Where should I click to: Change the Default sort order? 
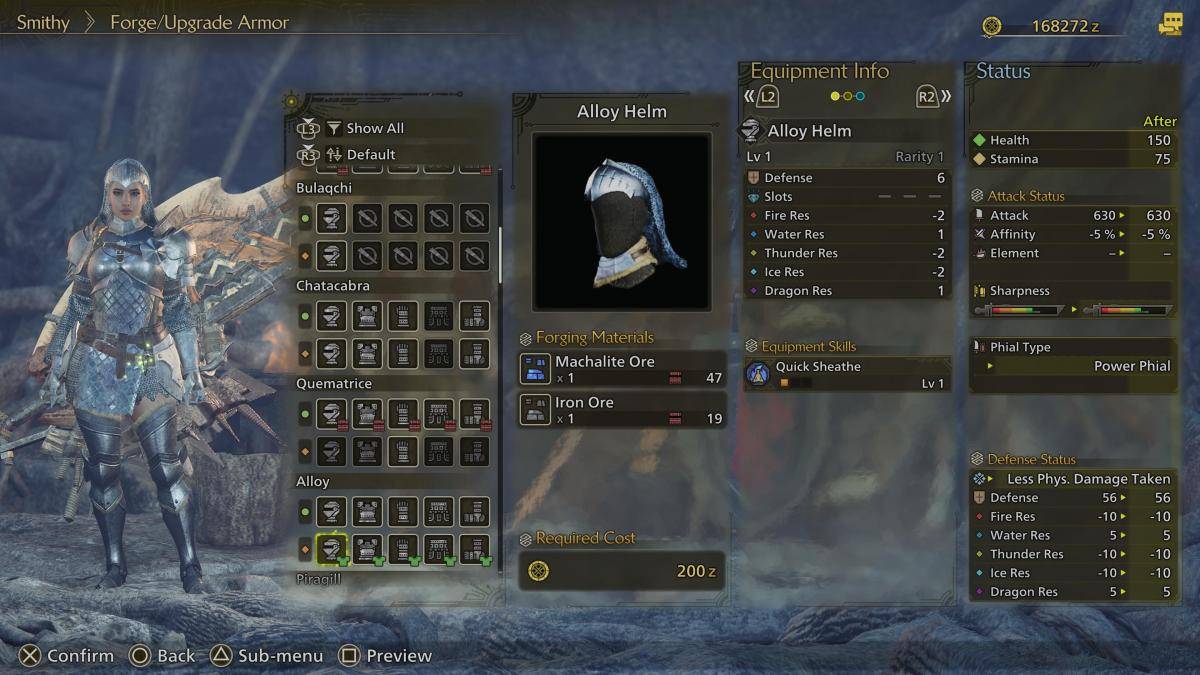359,154
